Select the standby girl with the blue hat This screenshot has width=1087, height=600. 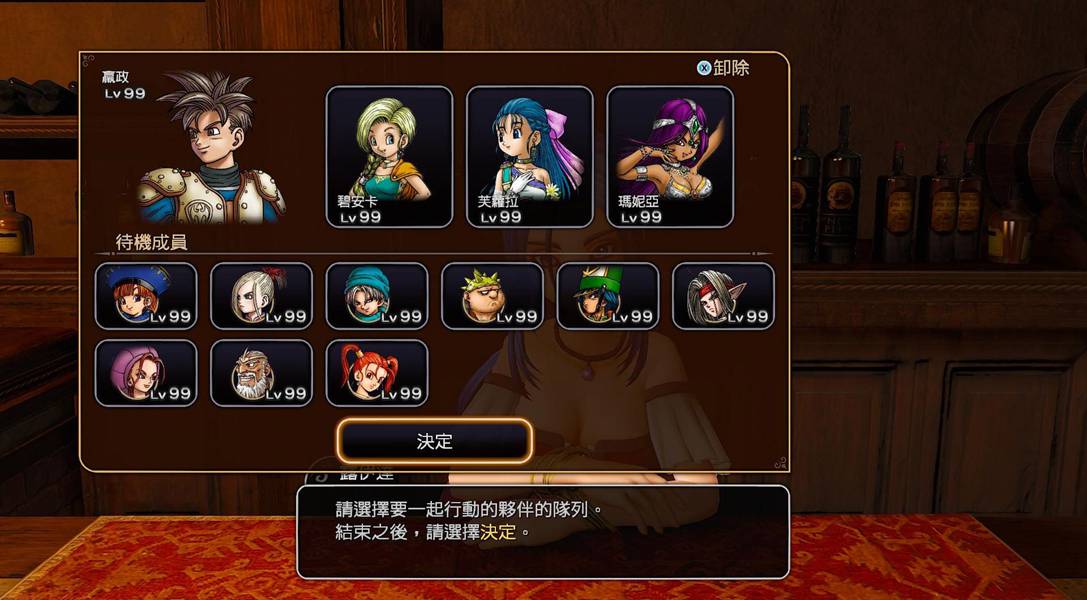click(x=146, y=296)
